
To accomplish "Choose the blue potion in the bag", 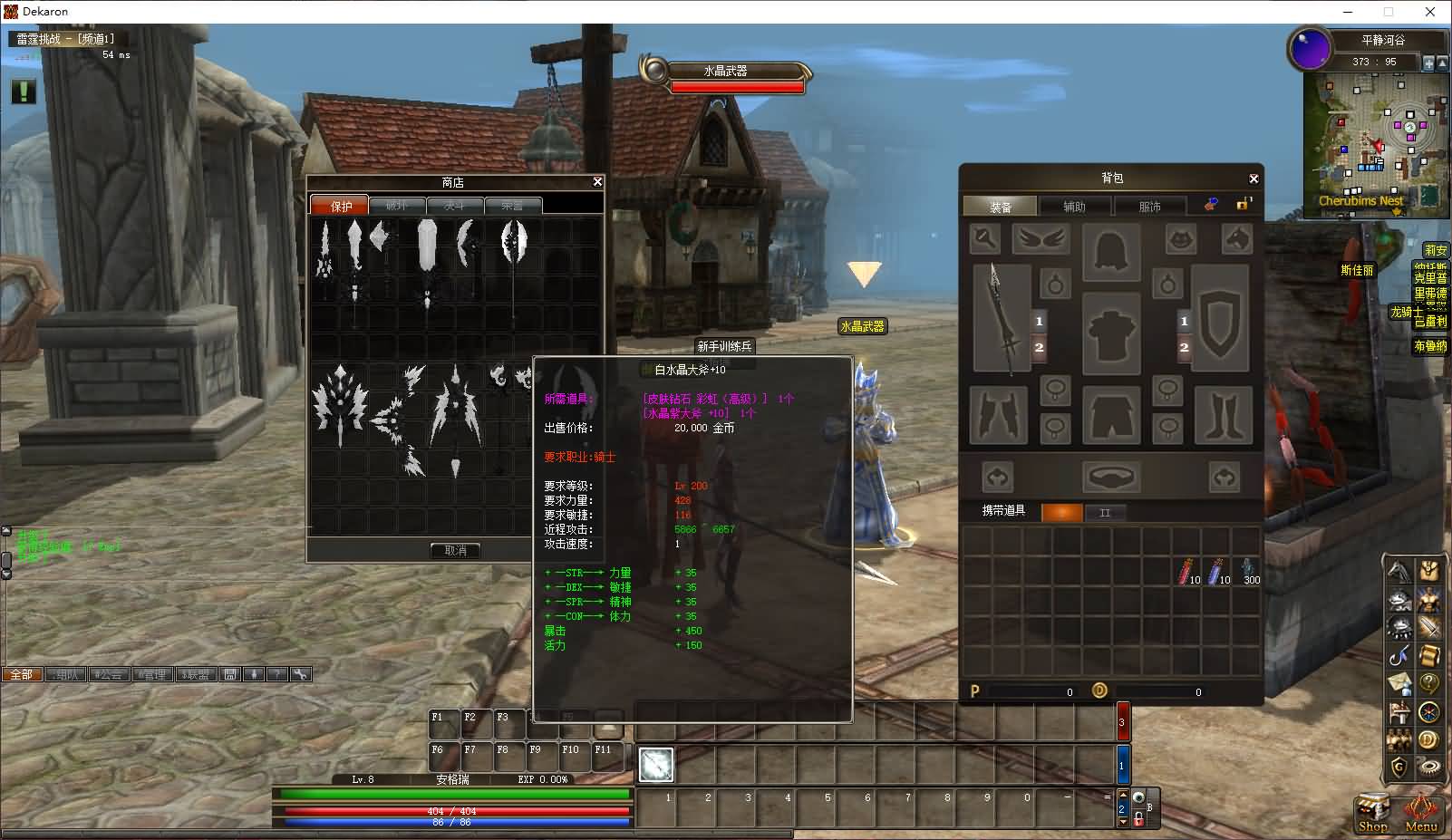I will (x=1217, y=571).
